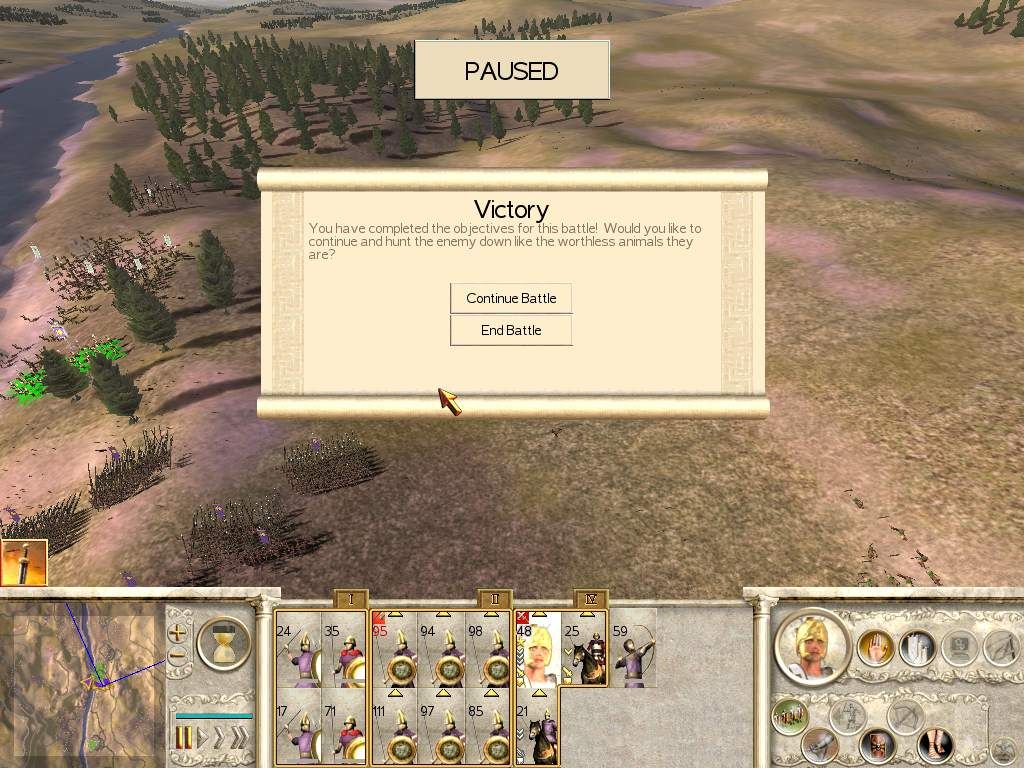The image size is (1024, 768).
Task: Click the End Battle button
Action: [x=511, y=330]
